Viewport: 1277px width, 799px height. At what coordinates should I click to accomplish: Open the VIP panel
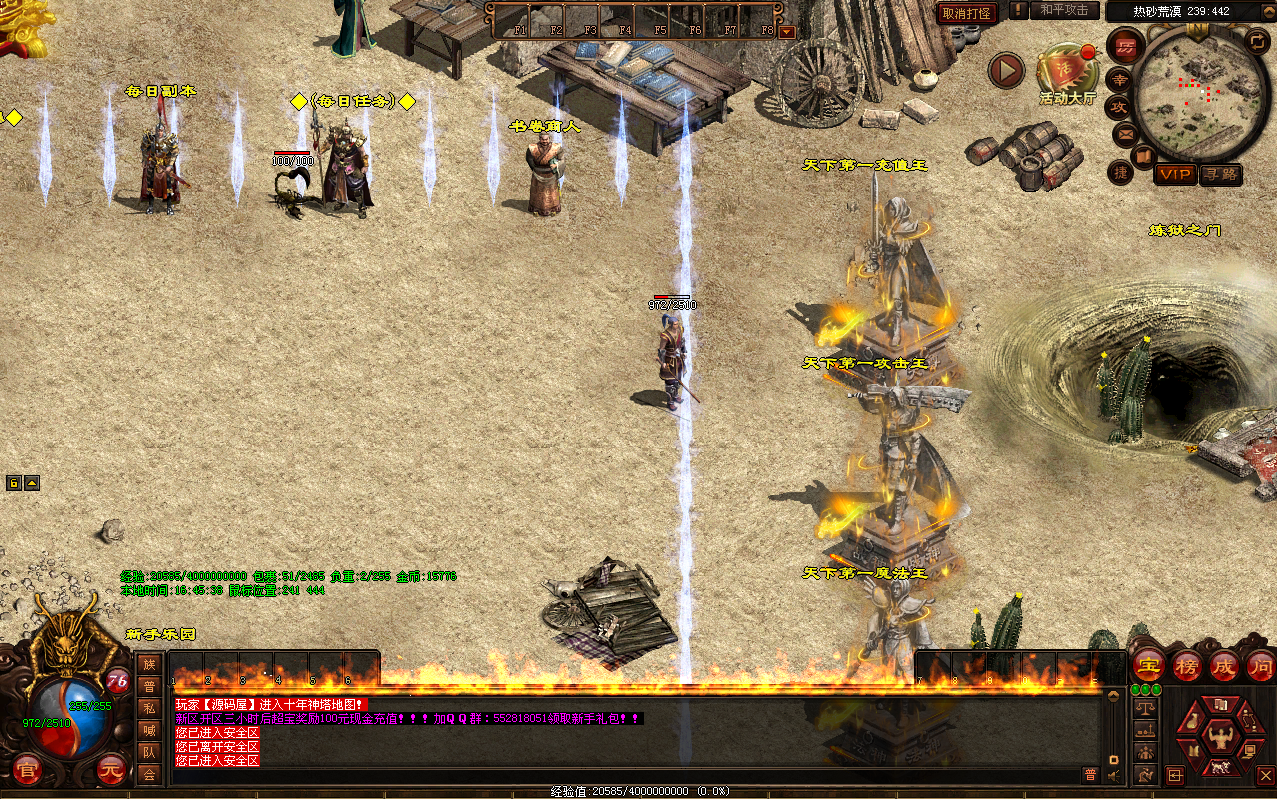[x=1175, y=174]
